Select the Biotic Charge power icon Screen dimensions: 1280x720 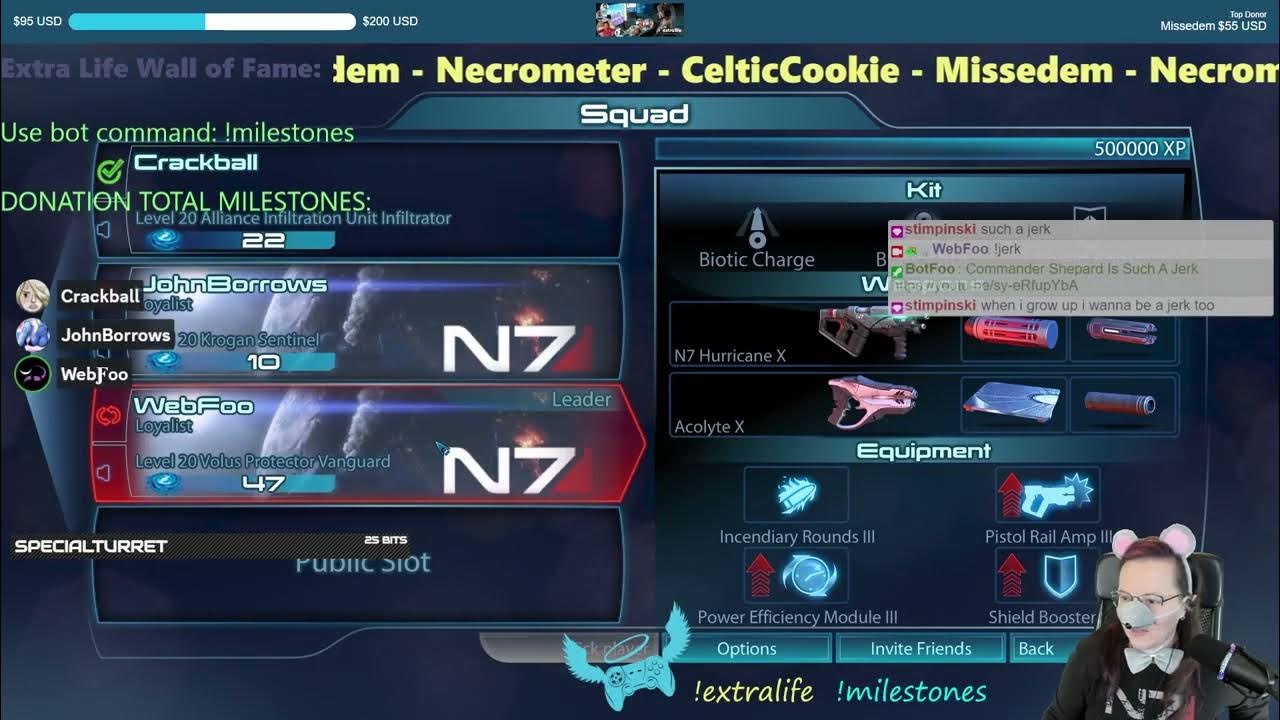757,230
